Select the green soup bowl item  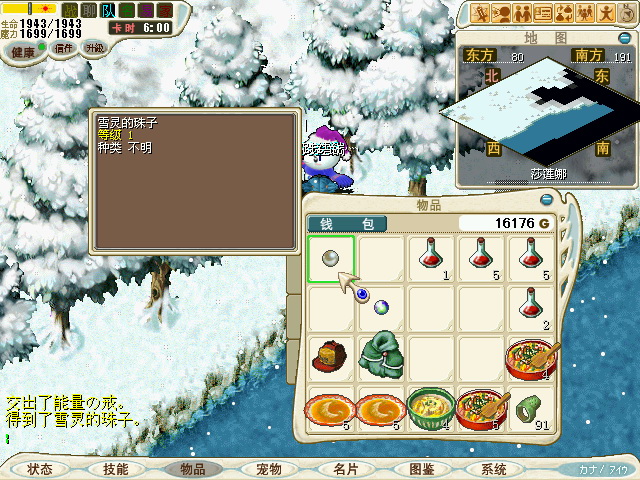(x=431, y=409)
